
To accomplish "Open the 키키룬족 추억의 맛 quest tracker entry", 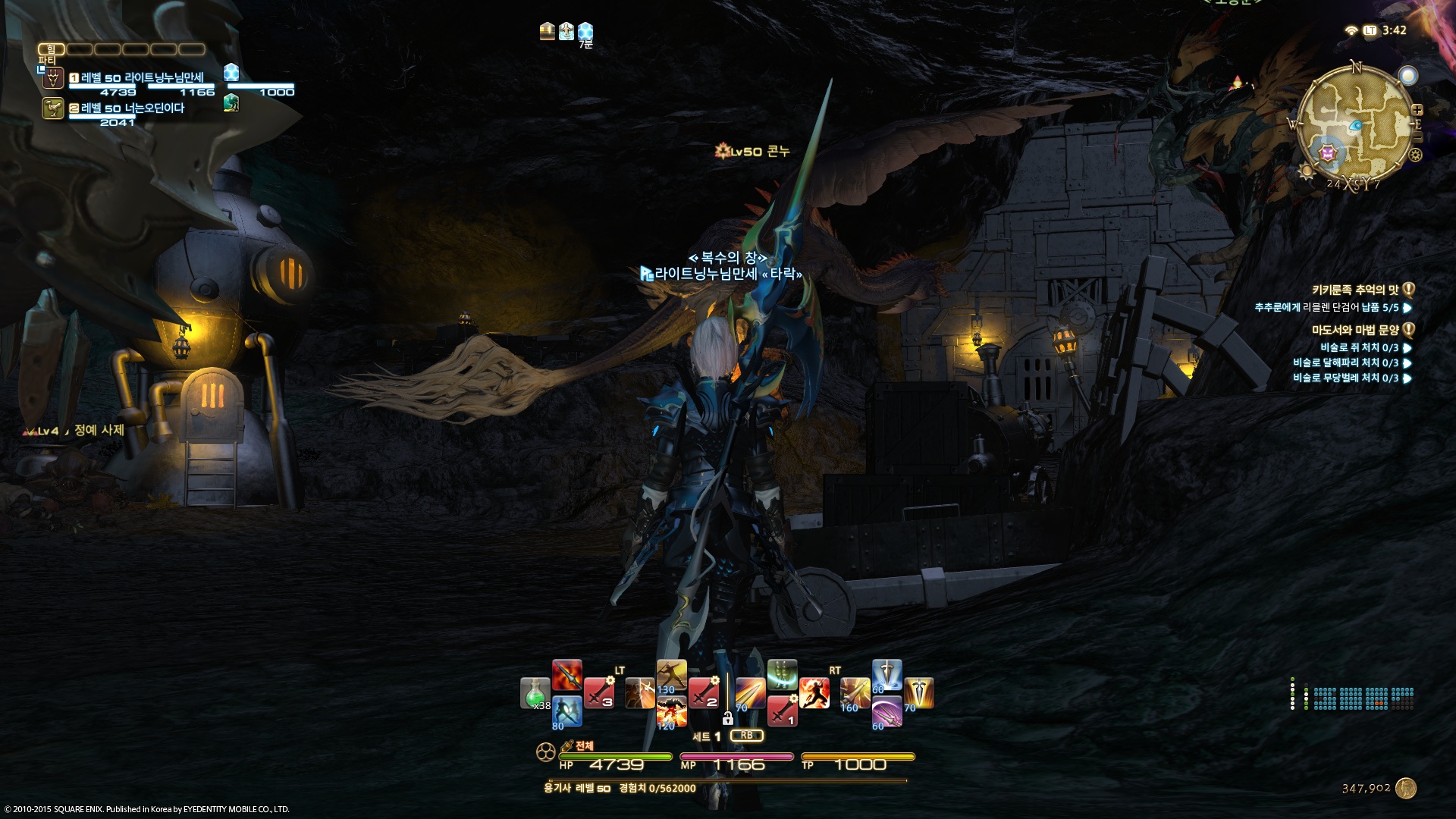I will point(1355,290).
